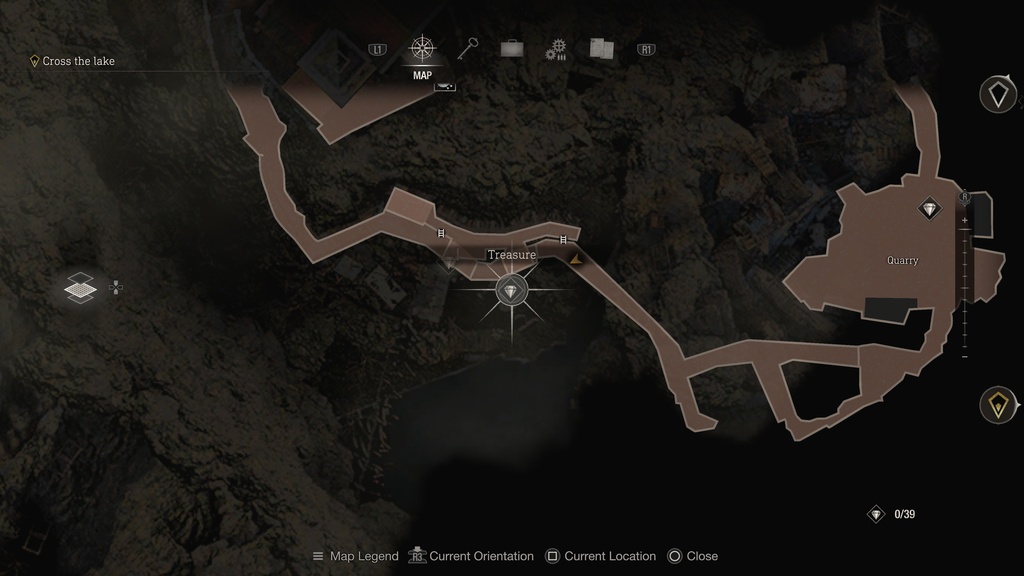Switch to the crafting gears tab
This screenshot has width=1024, height=576.
tap(556, 49)
